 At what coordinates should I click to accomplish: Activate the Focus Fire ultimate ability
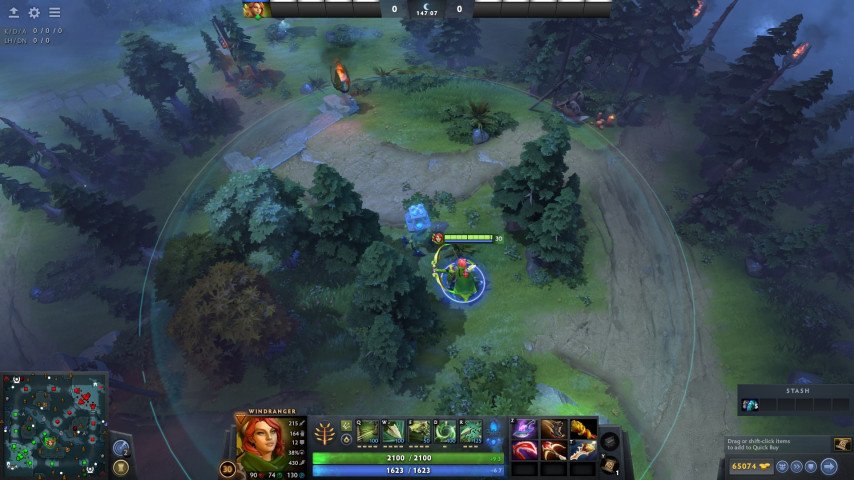click(470, 432)
